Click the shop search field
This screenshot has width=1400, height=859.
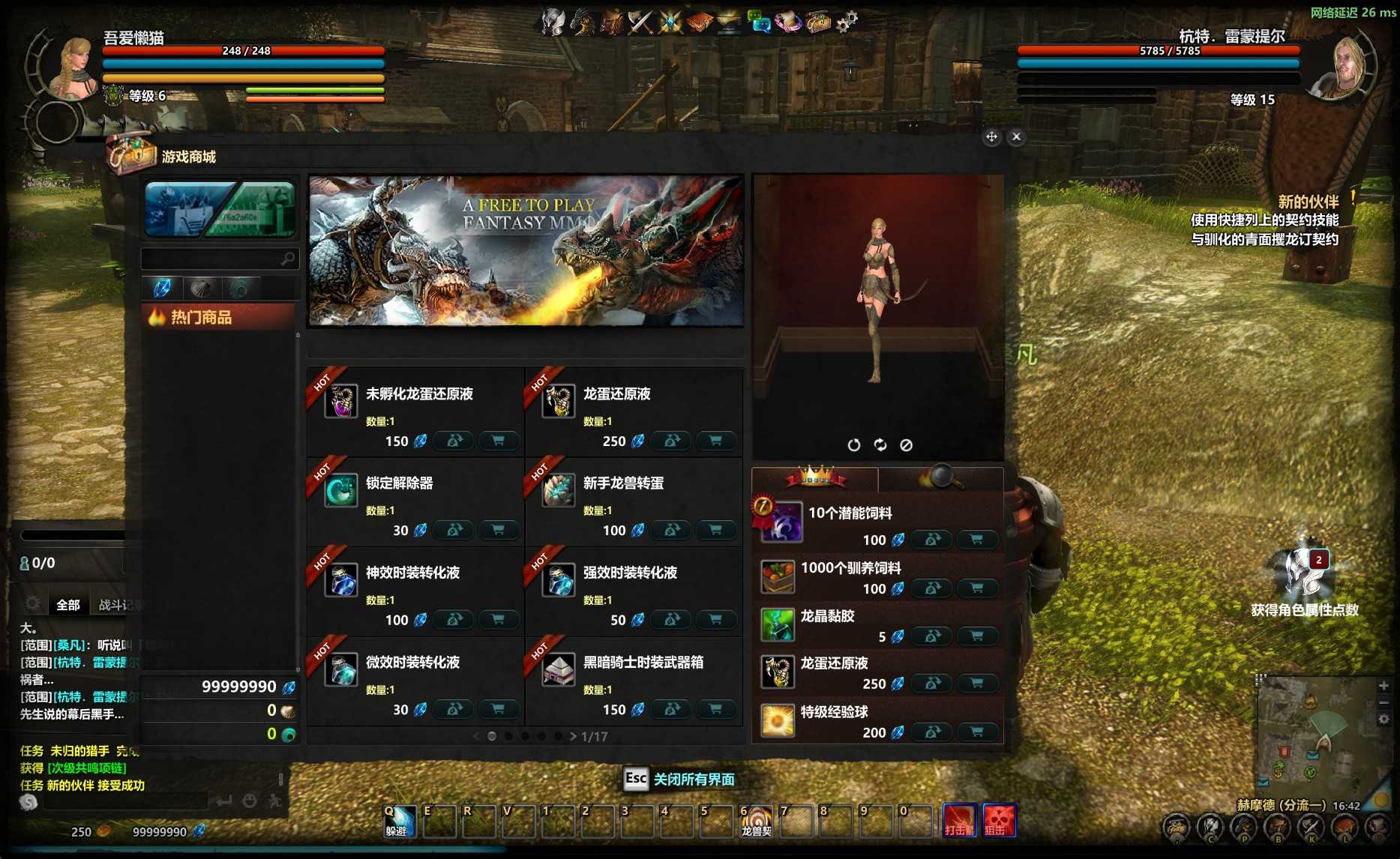[211, 259]
